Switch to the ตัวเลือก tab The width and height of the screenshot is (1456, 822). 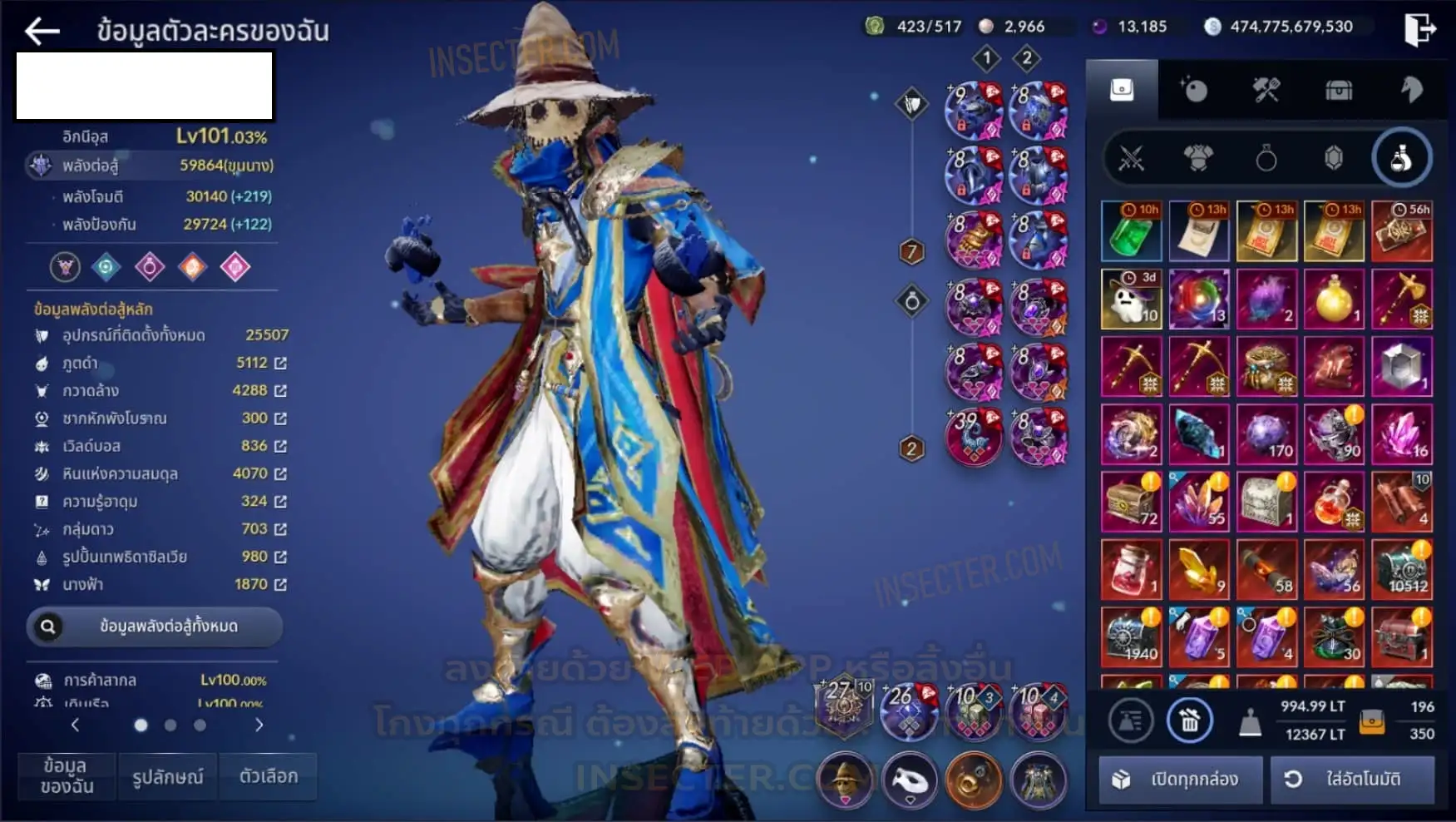(x=268, y=776)
